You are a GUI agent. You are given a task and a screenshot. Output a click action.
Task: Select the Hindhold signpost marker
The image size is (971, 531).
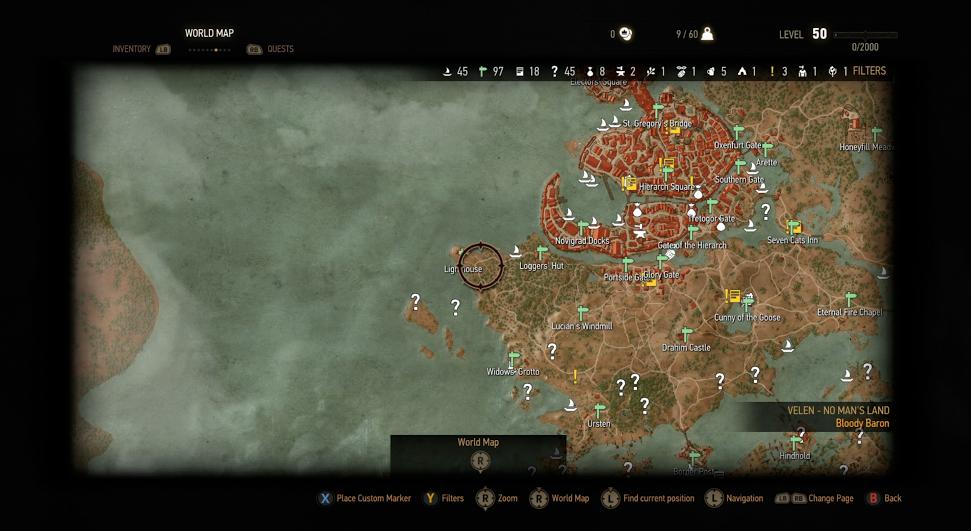(795, 442)
